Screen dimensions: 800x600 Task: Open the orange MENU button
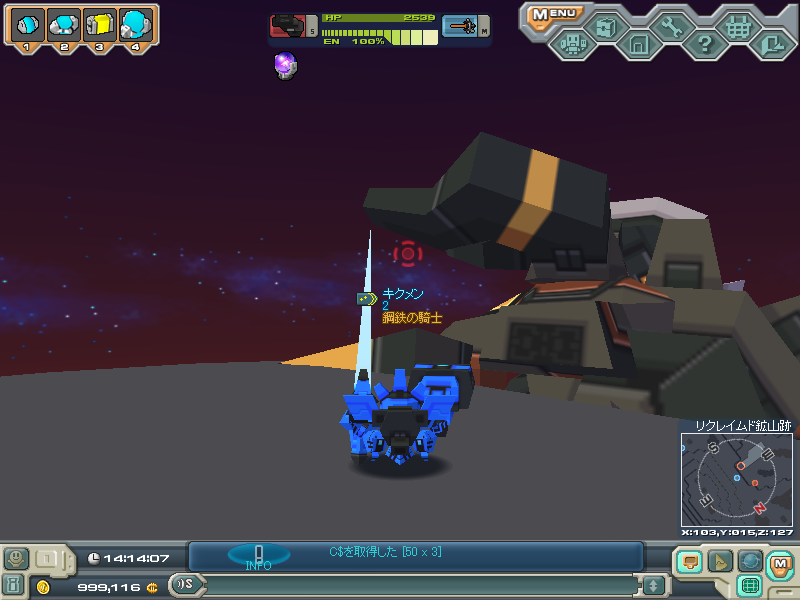click(553, 14)
